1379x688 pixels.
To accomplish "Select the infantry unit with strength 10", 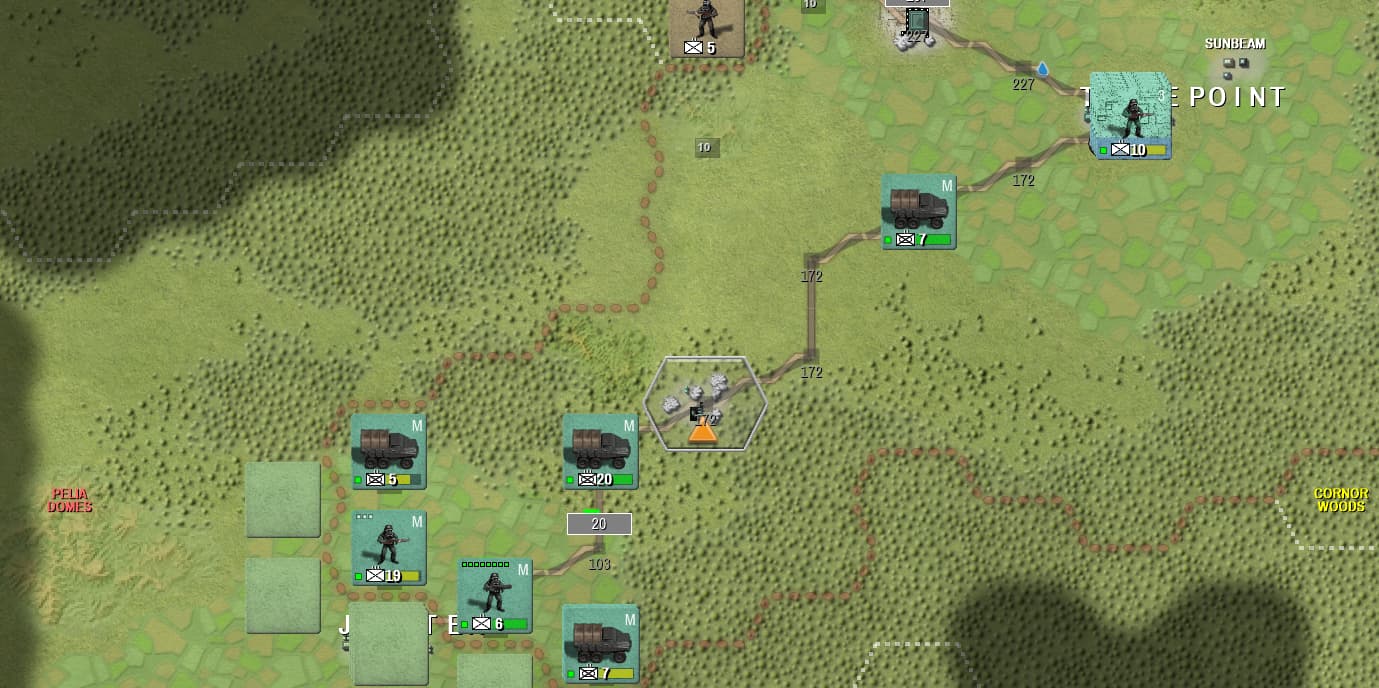I will tap(1130, 117).
